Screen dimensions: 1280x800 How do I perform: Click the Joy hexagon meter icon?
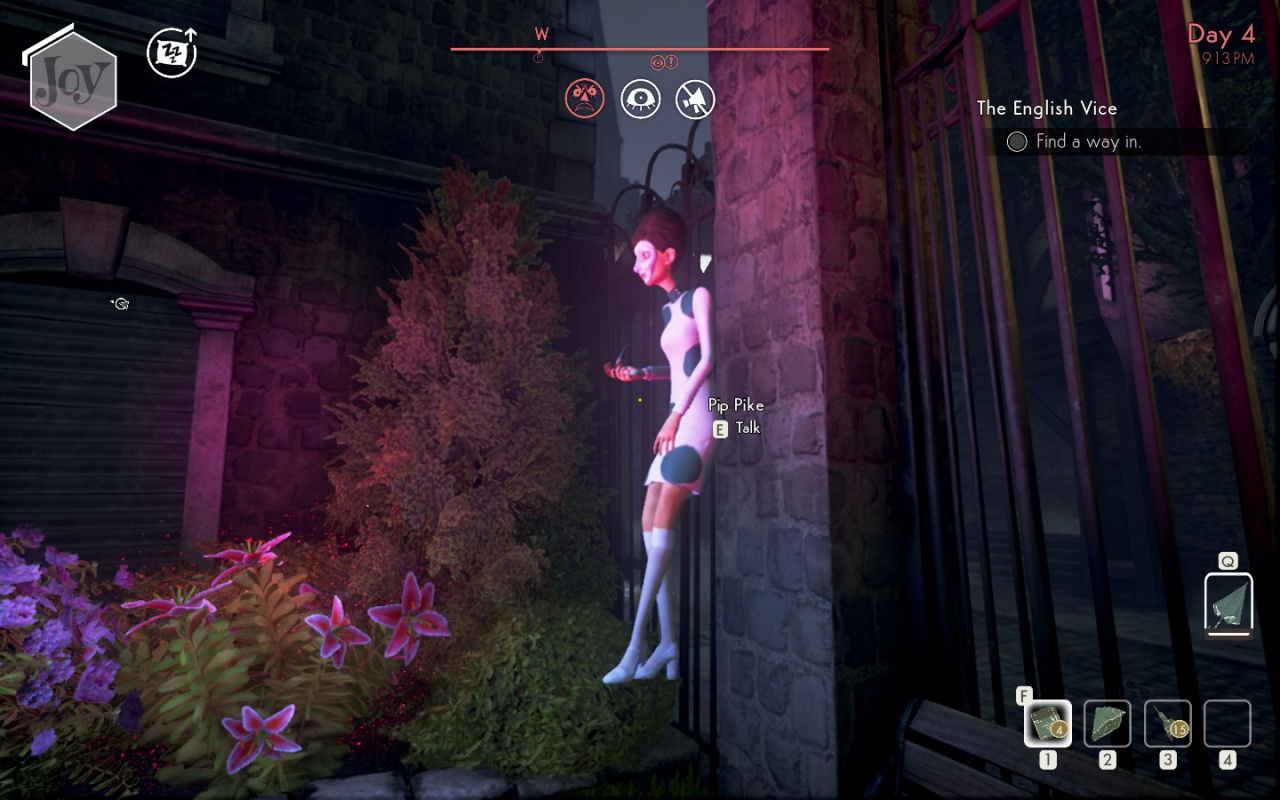[72, 80]
